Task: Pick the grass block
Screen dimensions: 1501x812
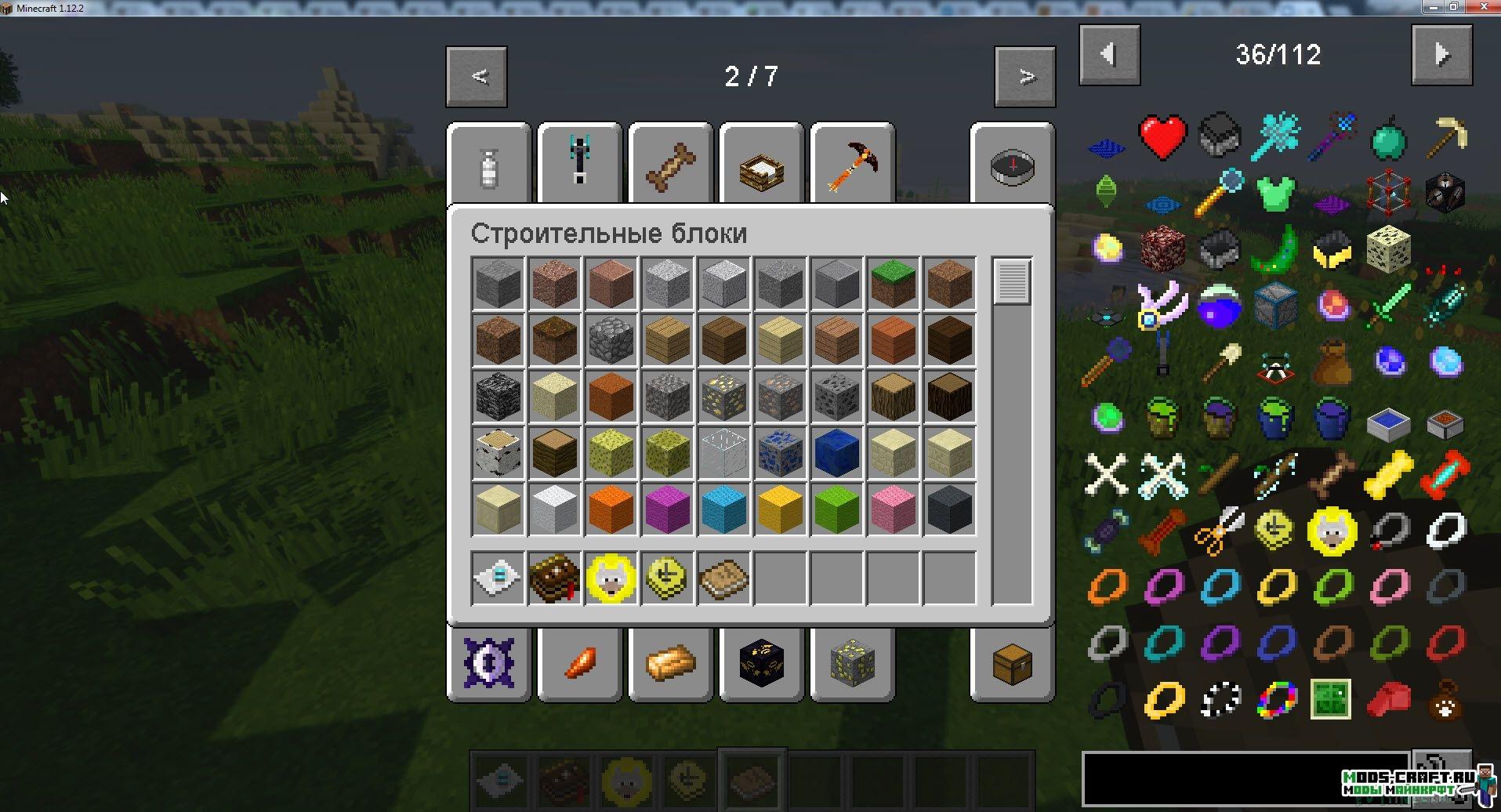Action: click(893, 283)
